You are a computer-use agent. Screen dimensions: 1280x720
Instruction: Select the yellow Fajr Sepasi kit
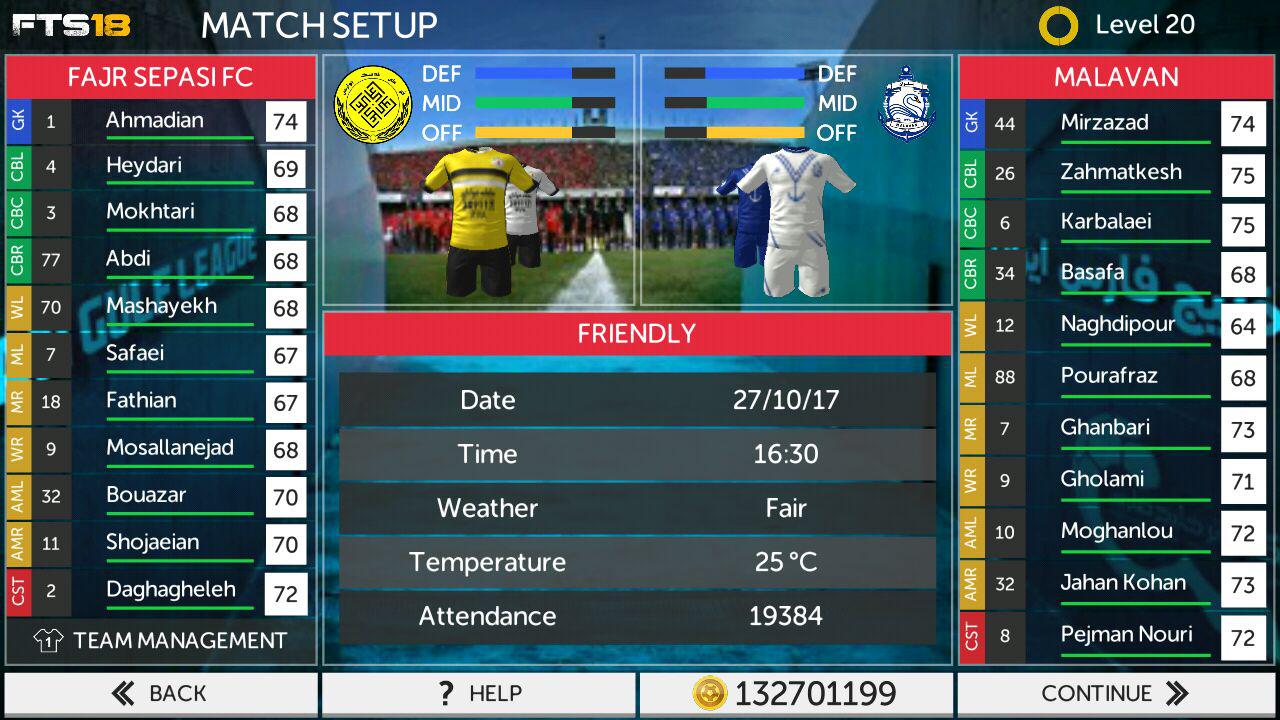pyautogui.click(x=477, y=220)
